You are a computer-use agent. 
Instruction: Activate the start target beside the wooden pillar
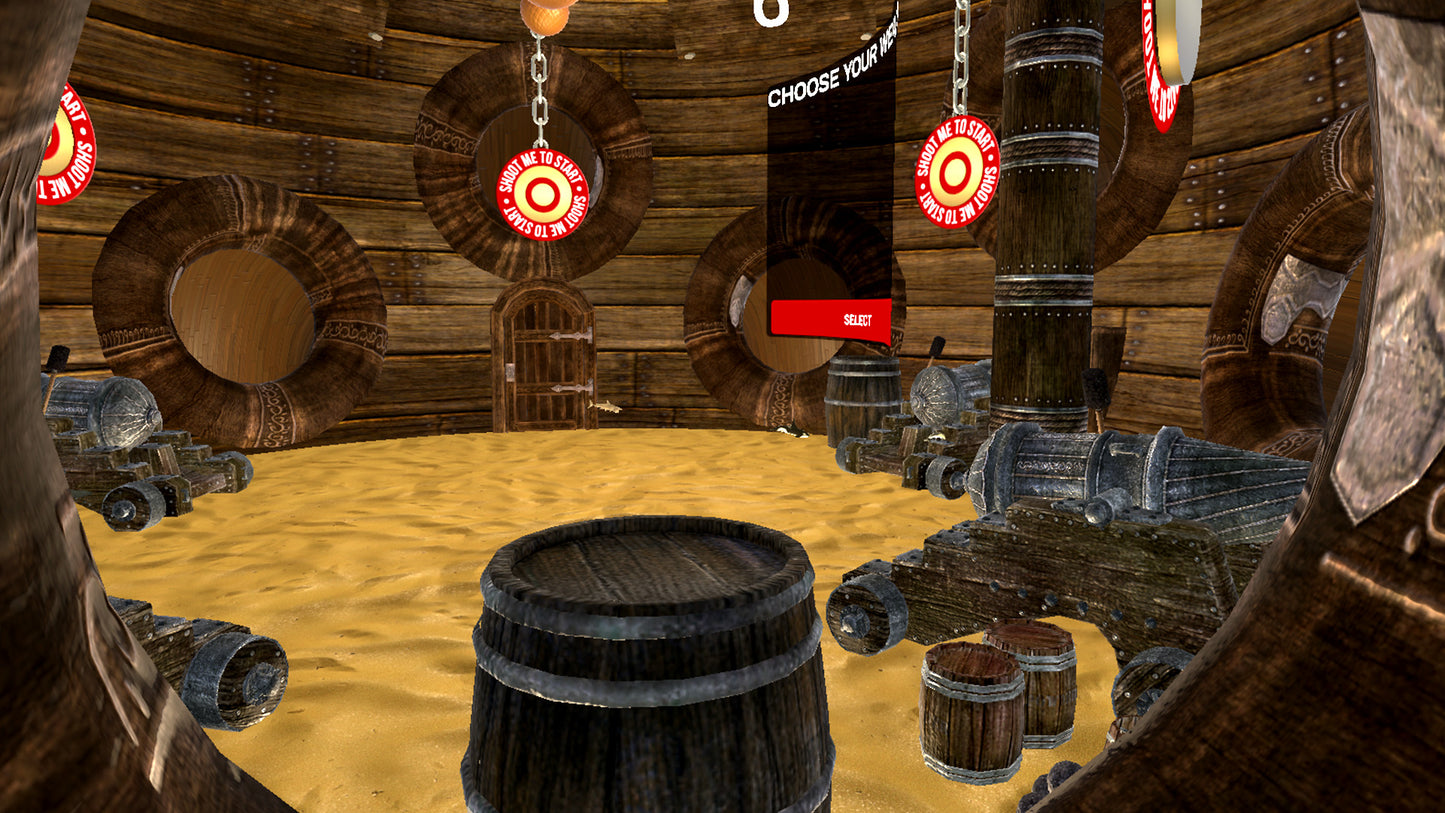click(x=957, y=171)
